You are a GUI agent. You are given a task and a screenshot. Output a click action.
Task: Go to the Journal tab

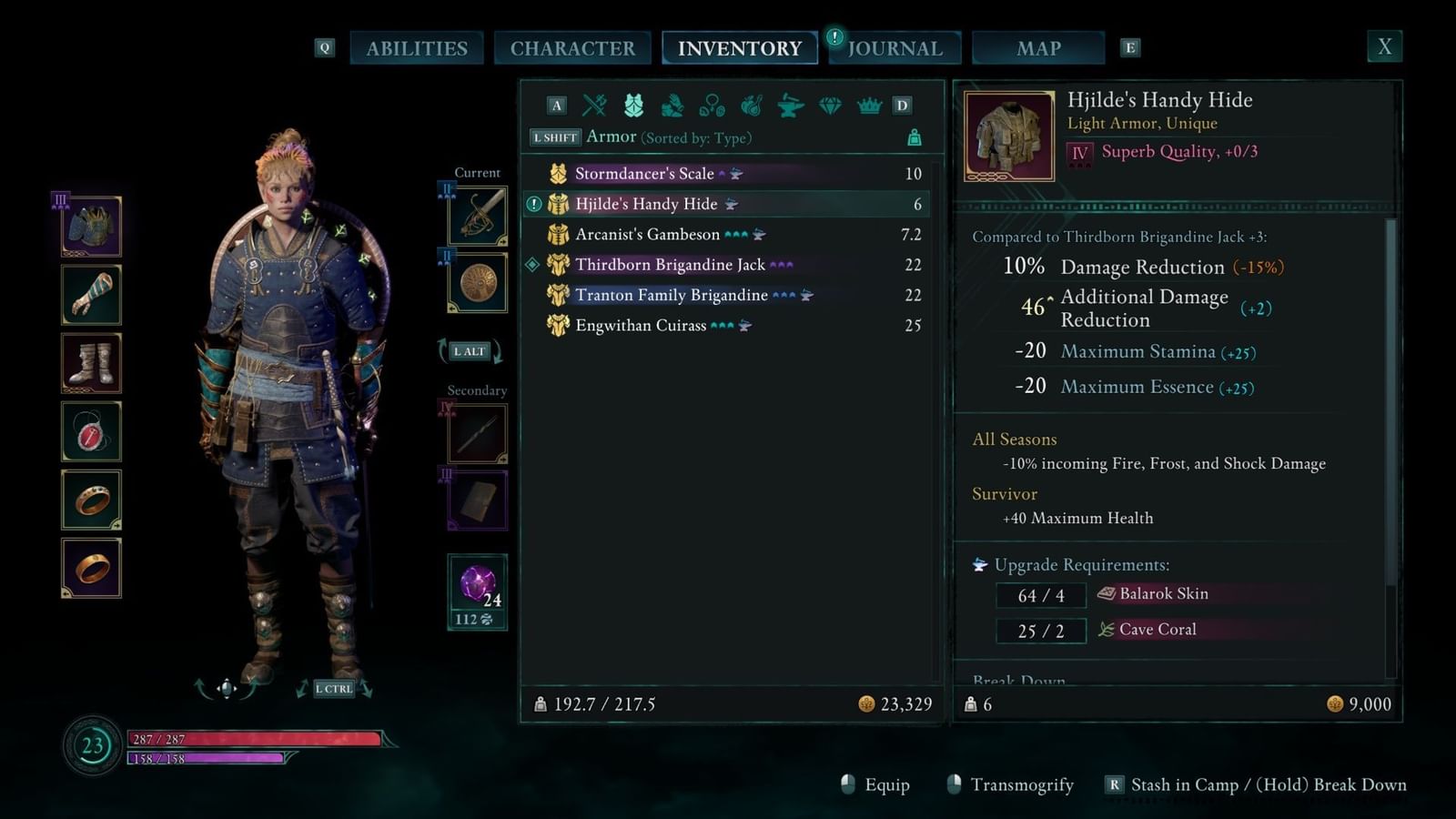895,48
